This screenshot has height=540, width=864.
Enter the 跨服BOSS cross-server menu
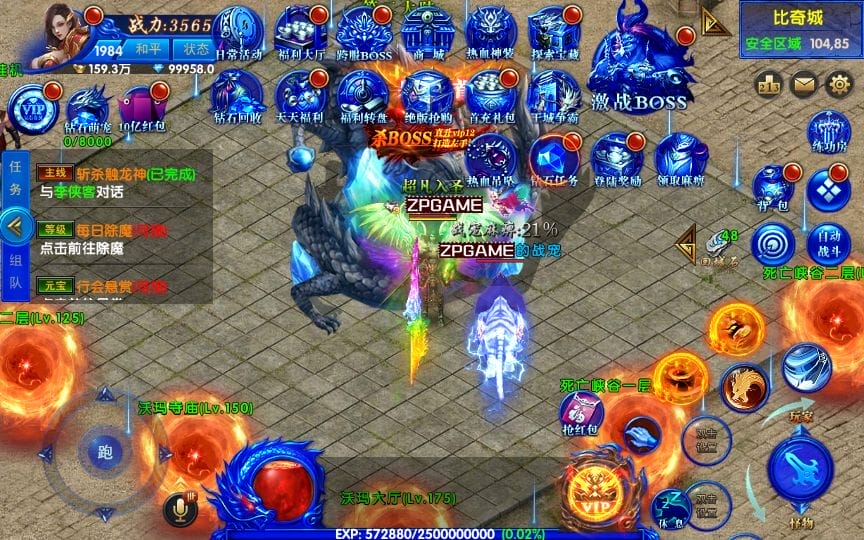click(x=365, y=32)
